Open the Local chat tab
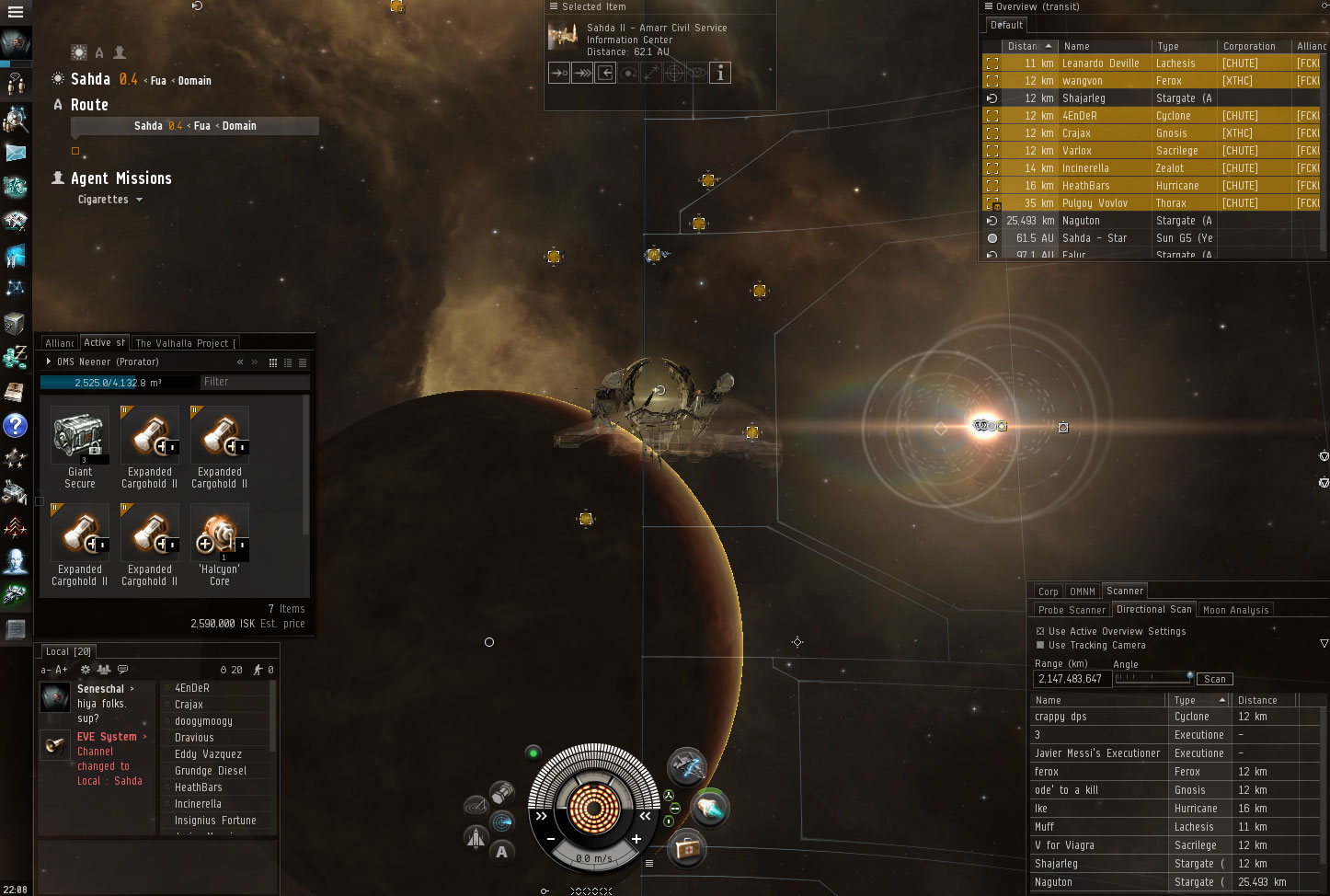The height and width of the screenshot is (896, 1330). click(x=67, y=651)
